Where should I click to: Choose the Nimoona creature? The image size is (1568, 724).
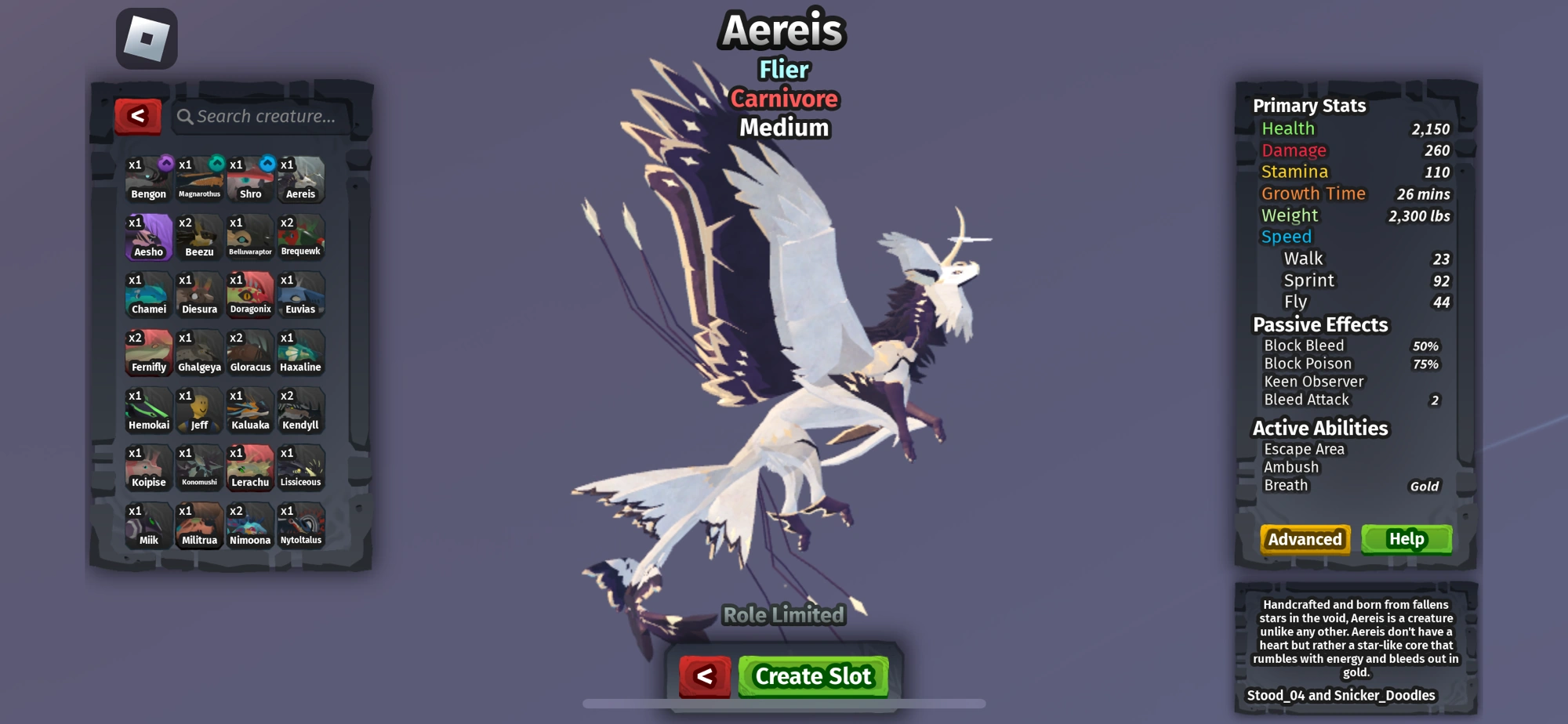(x=250, y=526)
